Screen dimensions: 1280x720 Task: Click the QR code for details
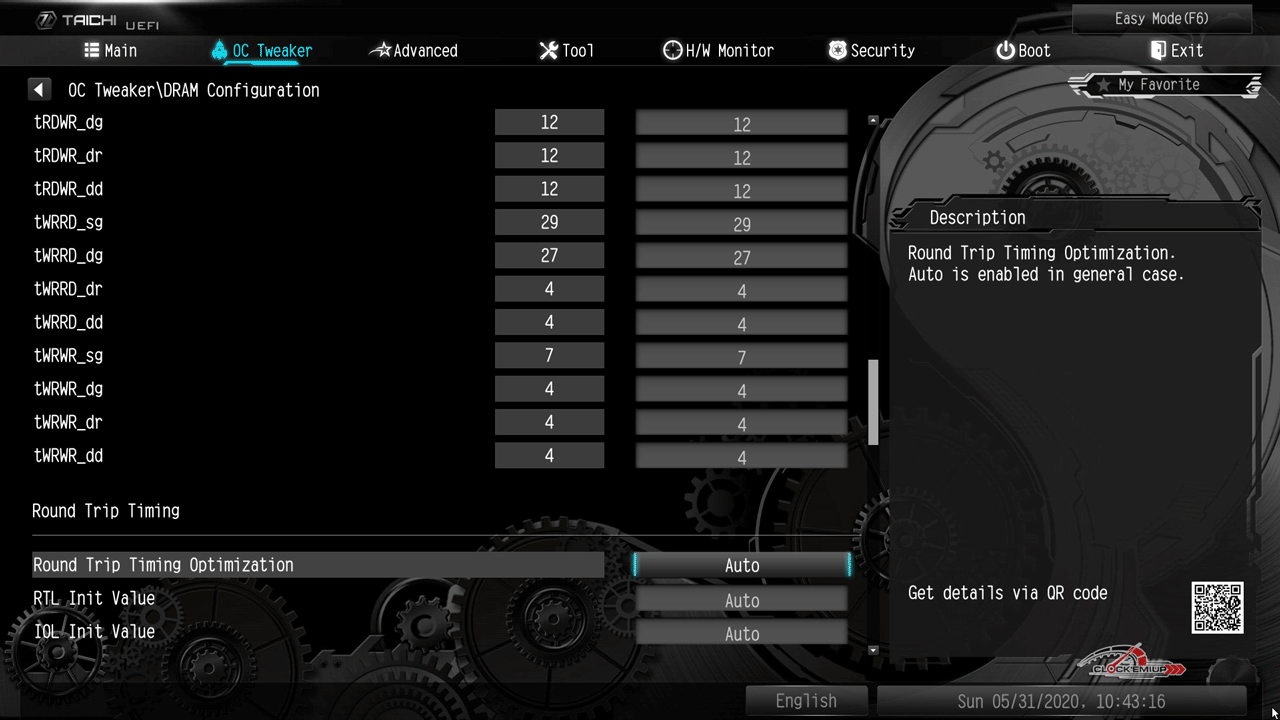pos(1217,608)
